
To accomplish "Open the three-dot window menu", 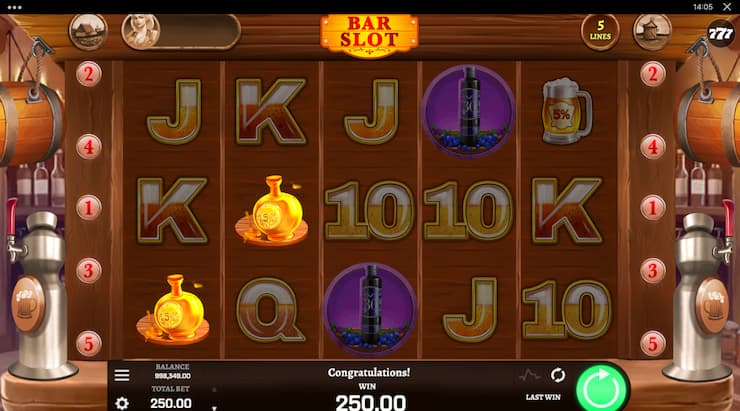I will (13, 6).
